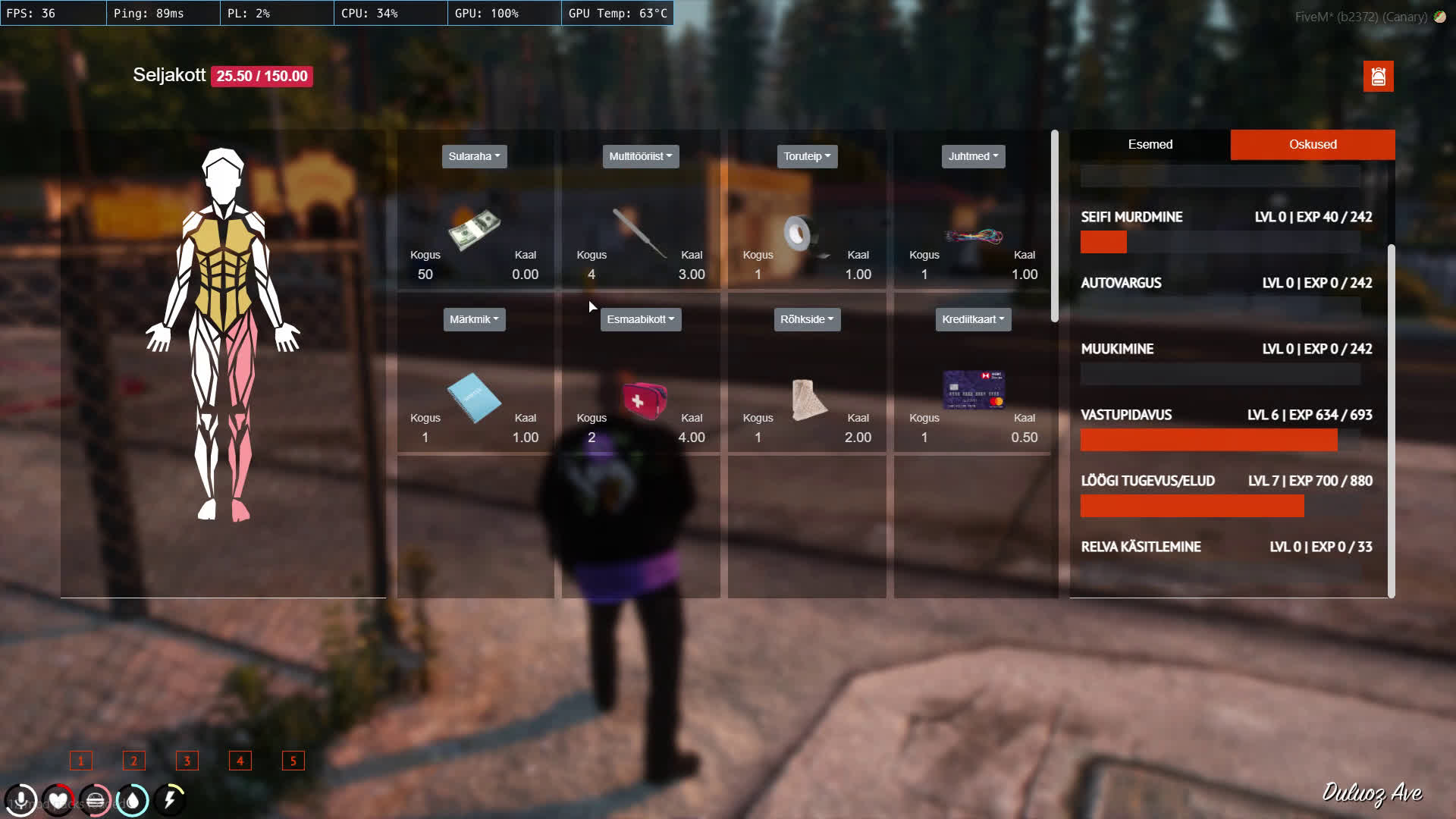
Task: Select hotbar slot number 3
Action: tap(187, 761)
